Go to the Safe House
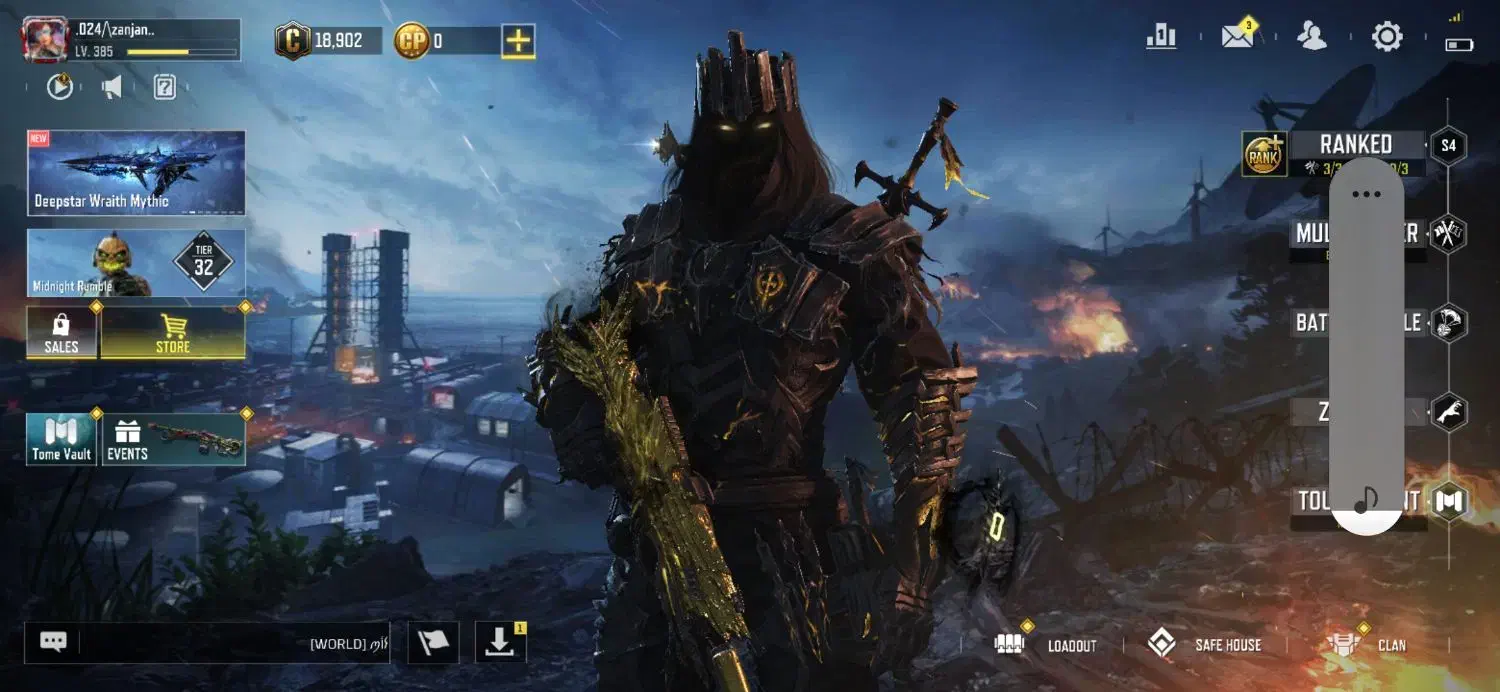The image size is (1500, 692). 1205,645
